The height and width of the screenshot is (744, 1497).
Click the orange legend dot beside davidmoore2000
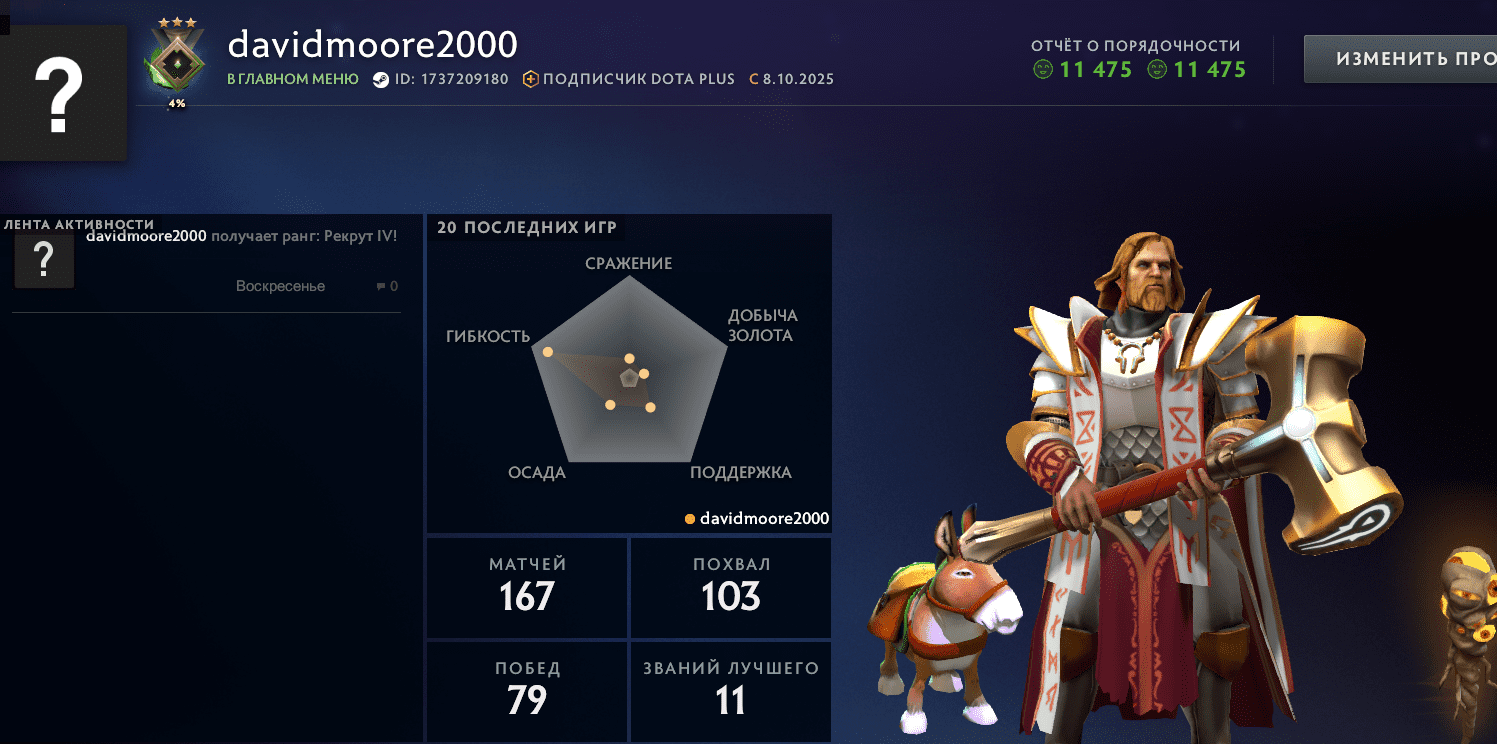click(x=688, y=519)
